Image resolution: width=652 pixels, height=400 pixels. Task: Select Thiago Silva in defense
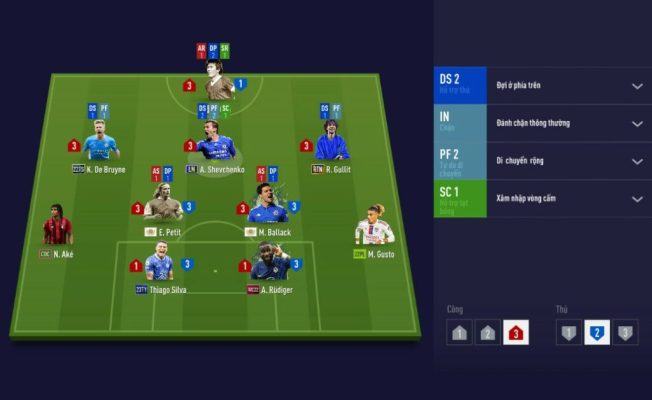(159, 266)
